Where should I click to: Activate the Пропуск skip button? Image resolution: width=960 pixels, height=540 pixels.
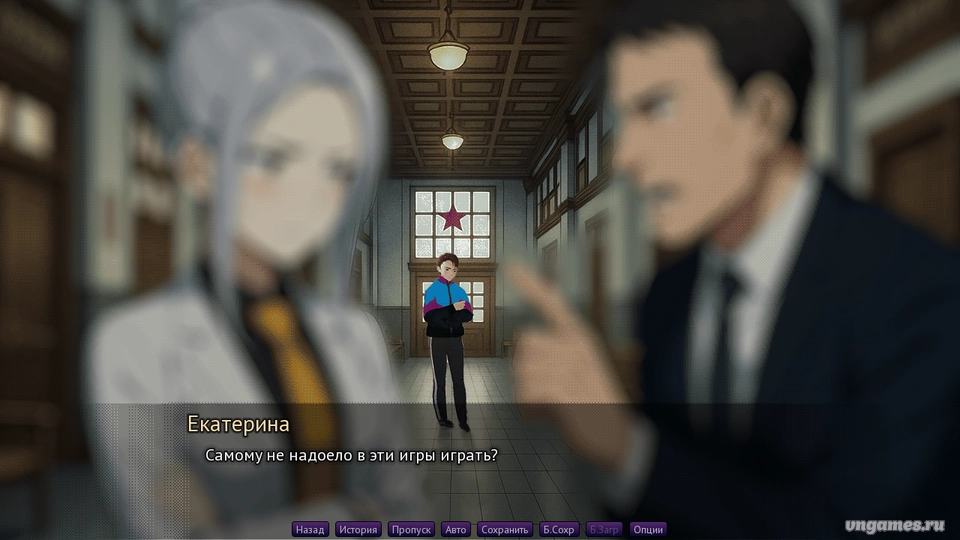[x=411, y=529]
